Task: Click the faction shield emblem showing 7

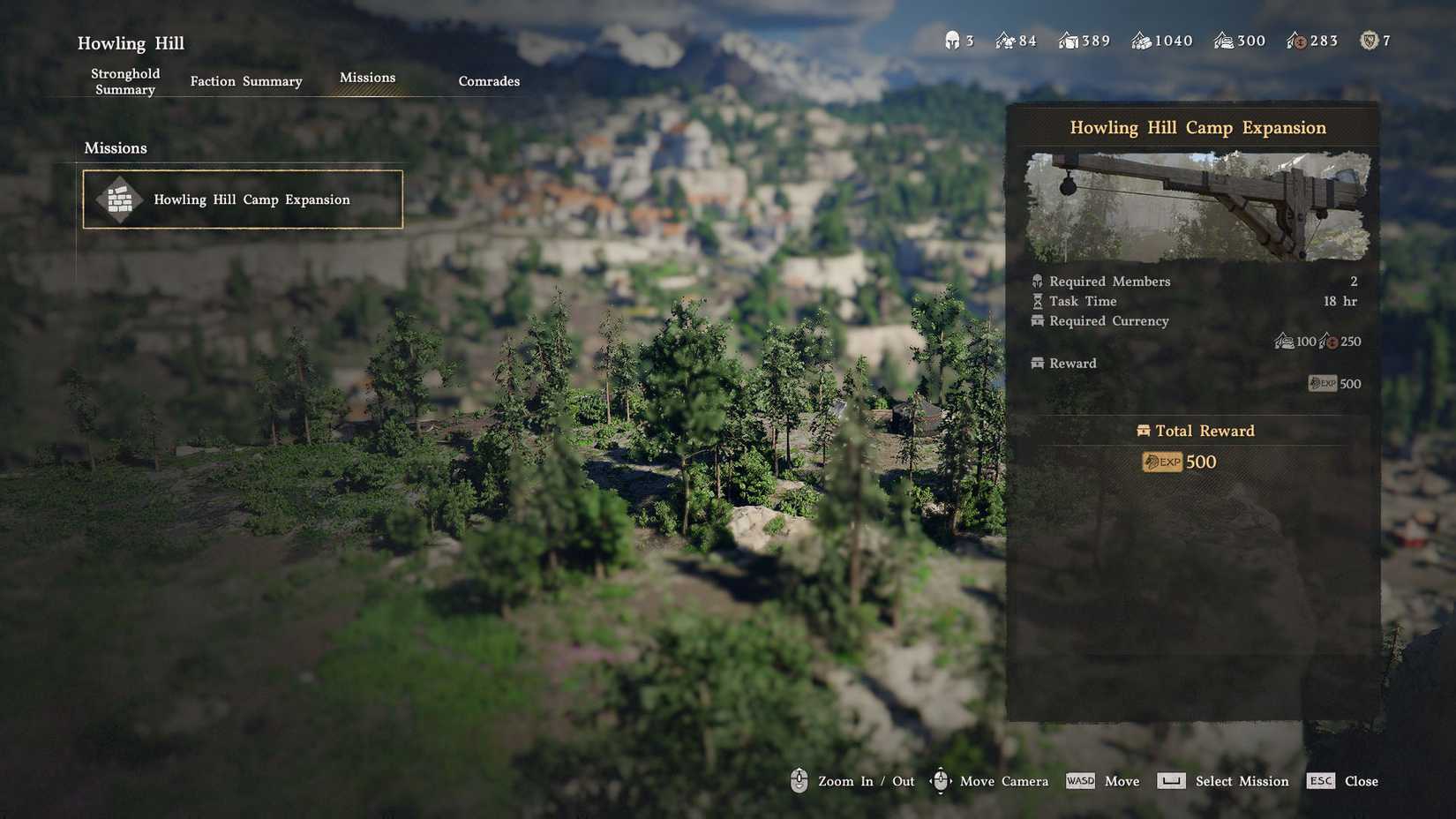Action: 1369,40
